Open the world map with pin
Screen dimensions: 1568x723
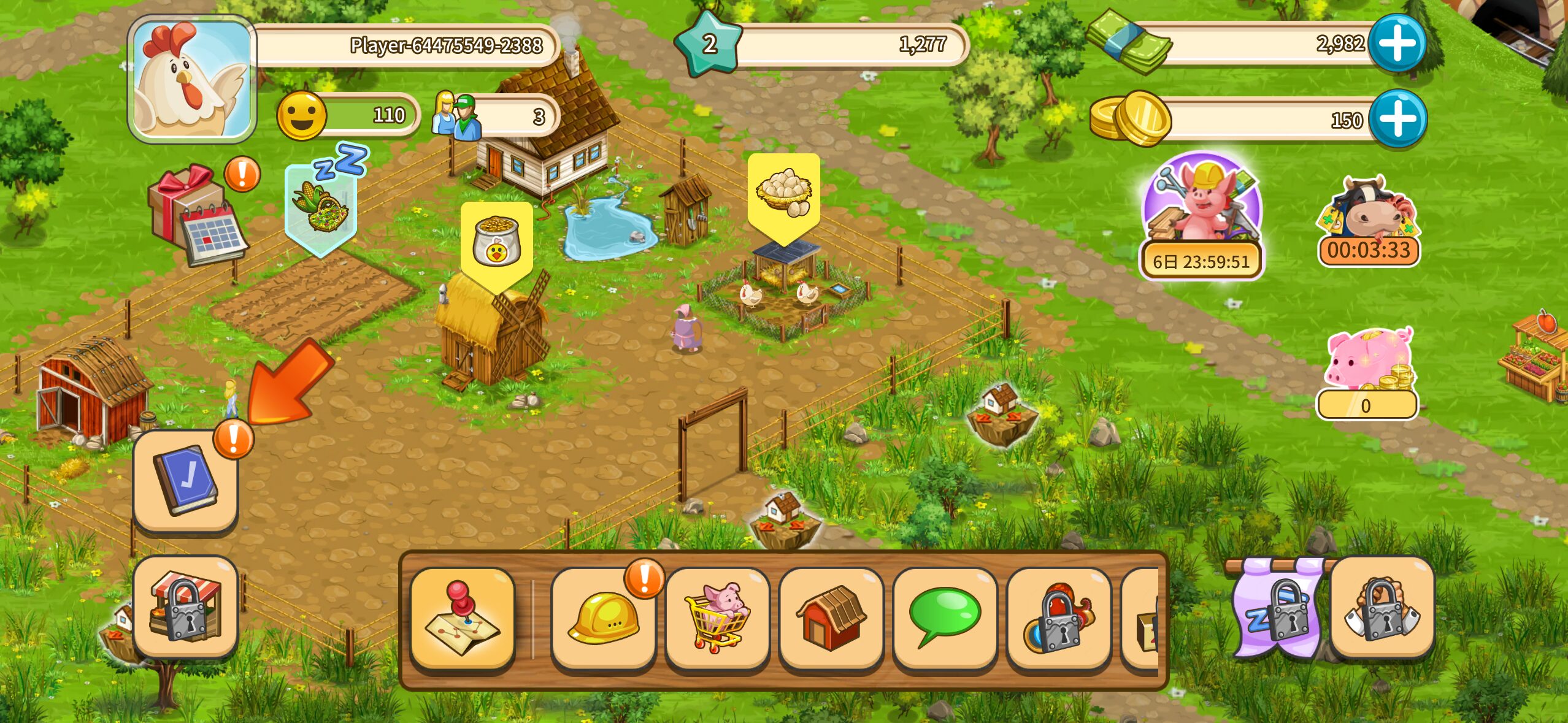pyautogui.click(x=463, y=618)
